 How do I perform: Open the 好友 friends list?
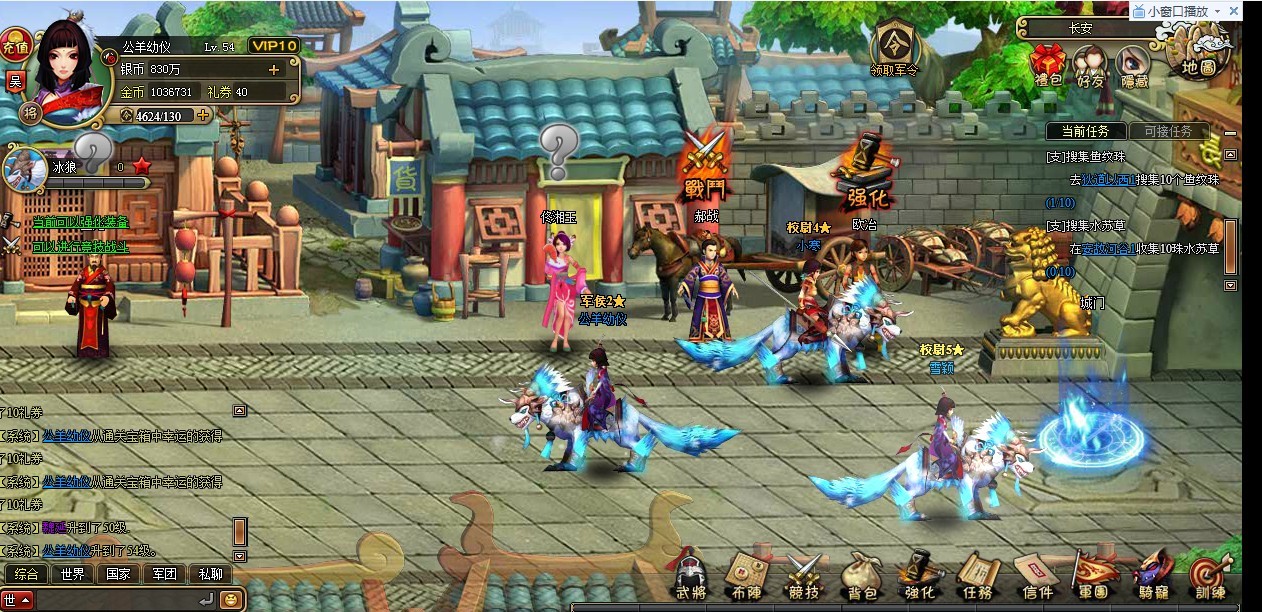(x=1091, y=64)
